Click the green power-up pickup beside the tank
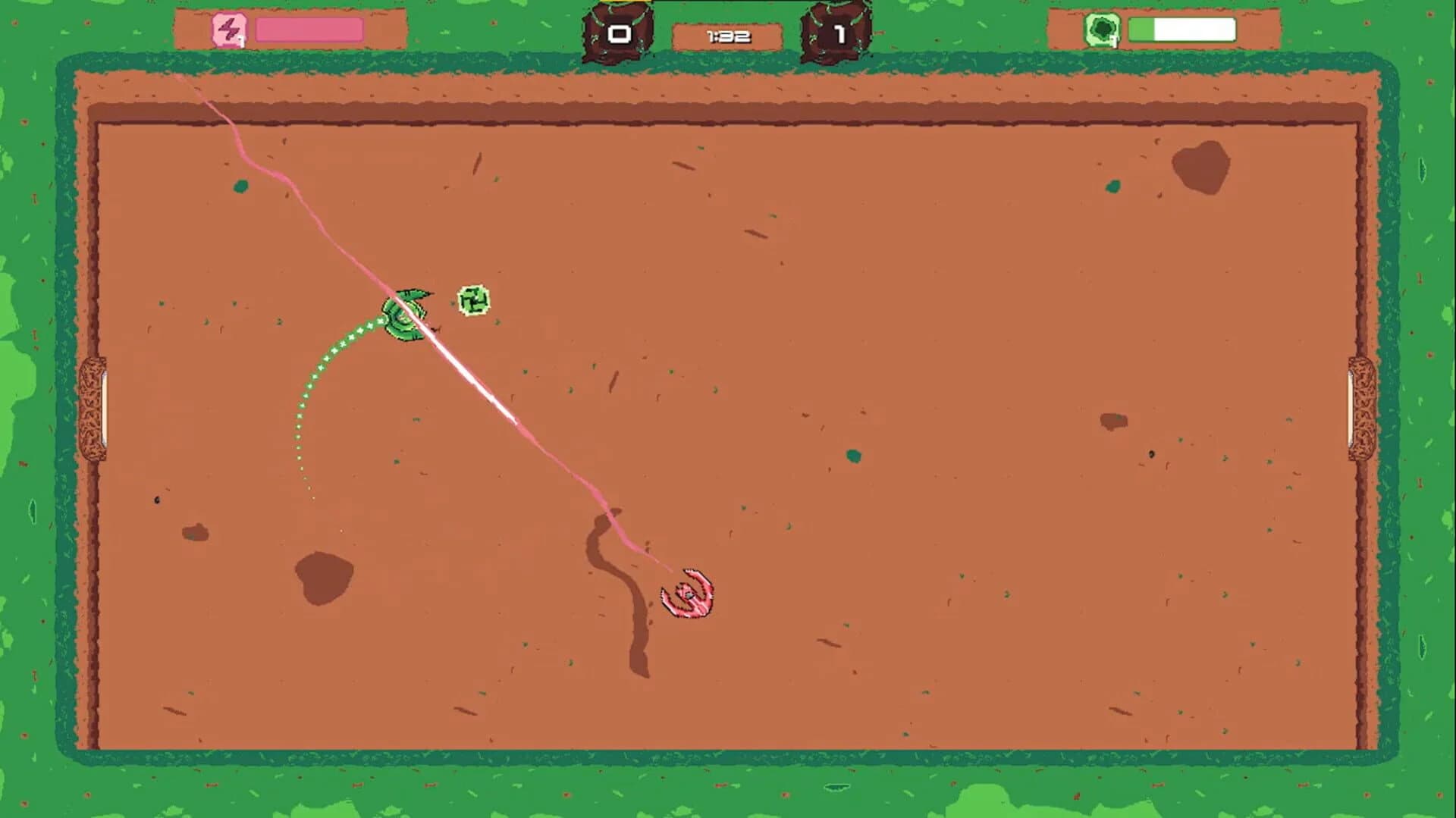The width and height of the screenshot is (1456, 818). (x=473, y=301)
